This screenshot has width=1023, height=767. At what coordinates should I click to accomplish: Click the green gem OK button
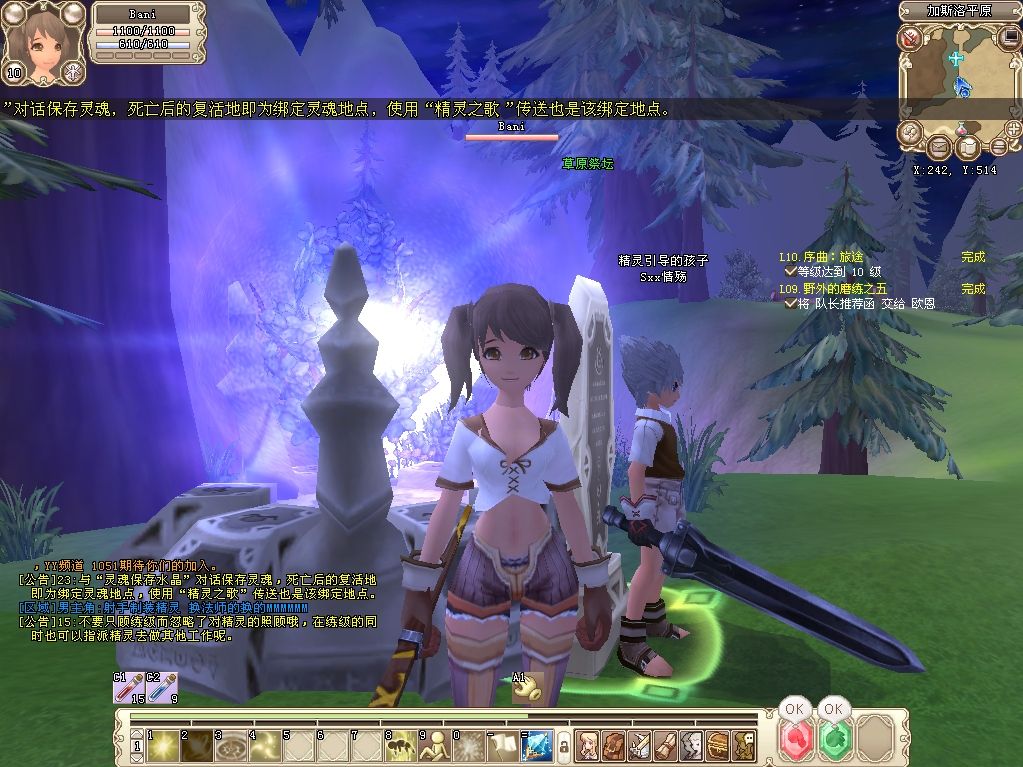(x=834, y=742)
